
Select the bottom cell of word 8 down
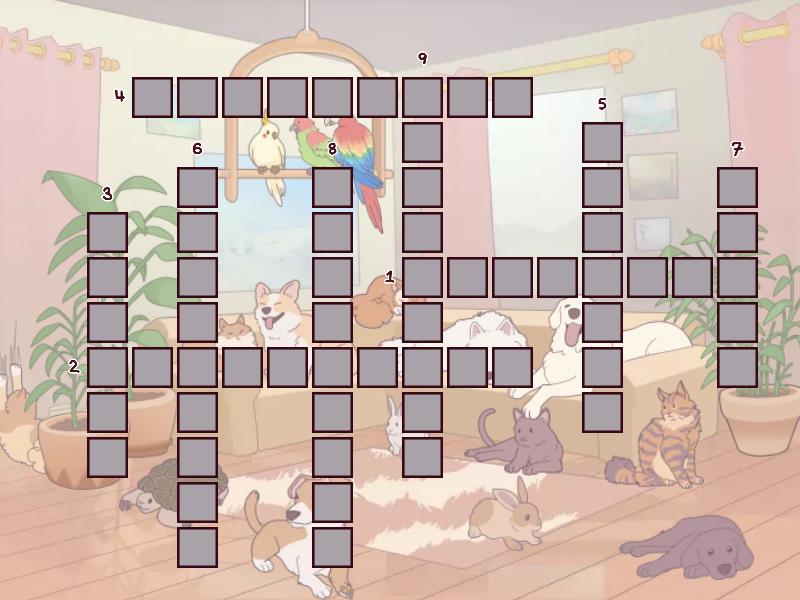[332, 547]
